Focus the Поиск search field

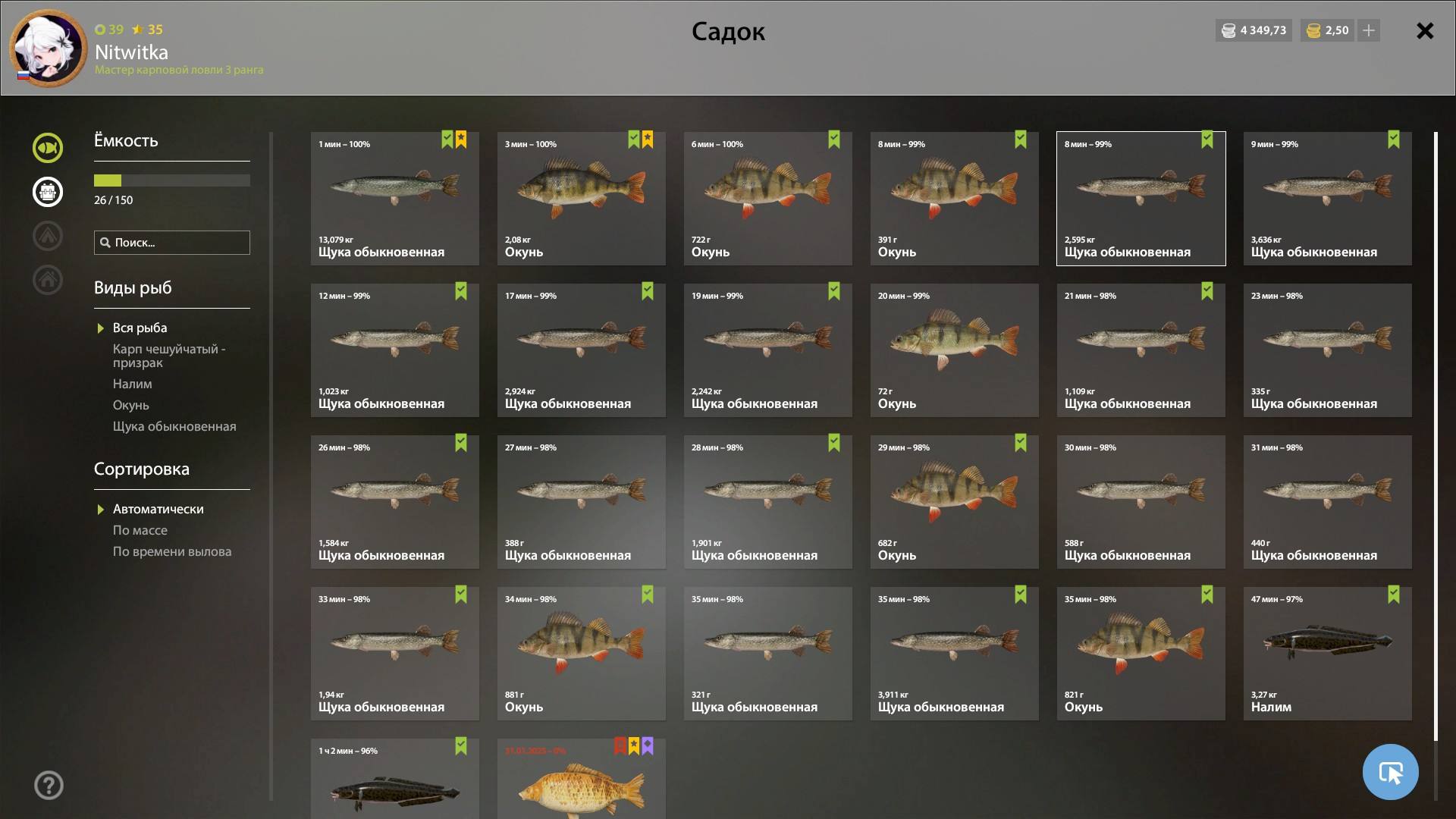(172, 243)
